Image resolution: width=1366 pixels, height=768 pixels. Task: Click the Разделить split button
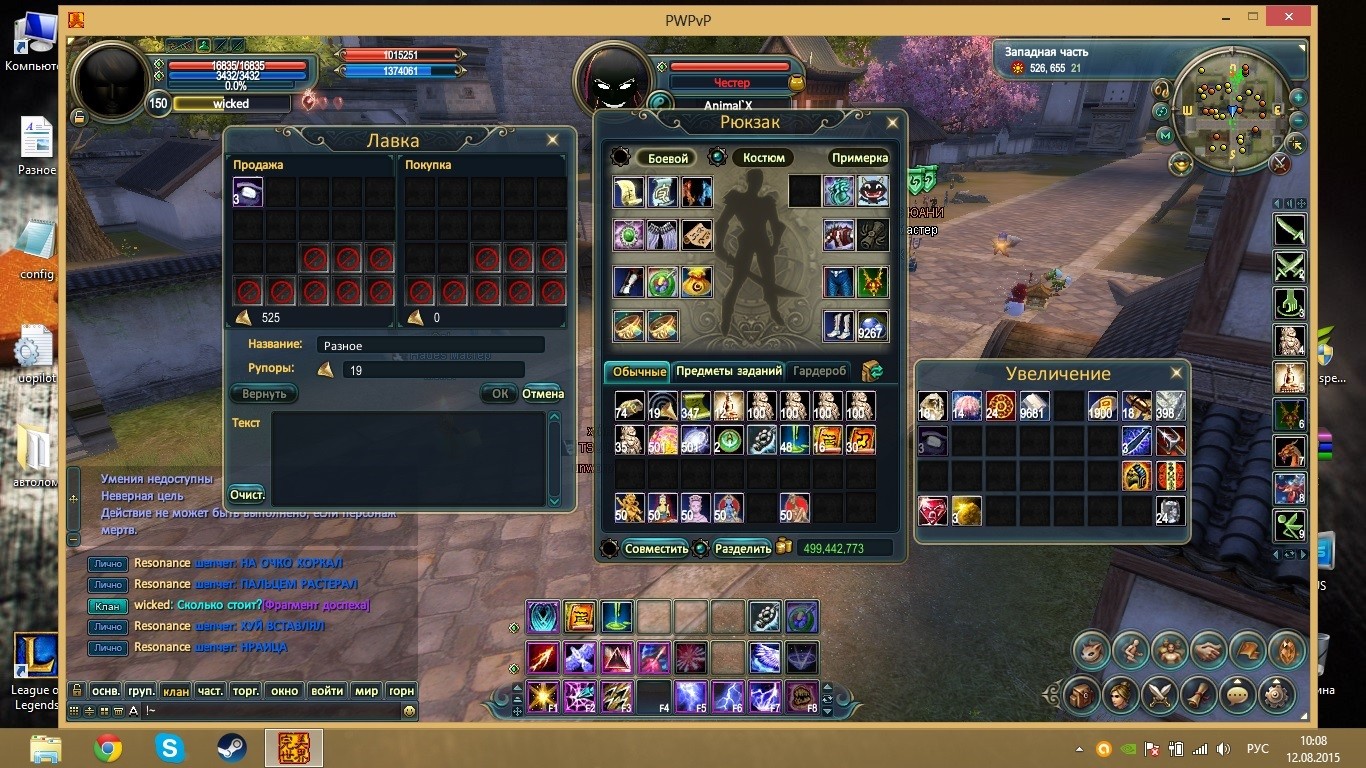pos(743,549)
